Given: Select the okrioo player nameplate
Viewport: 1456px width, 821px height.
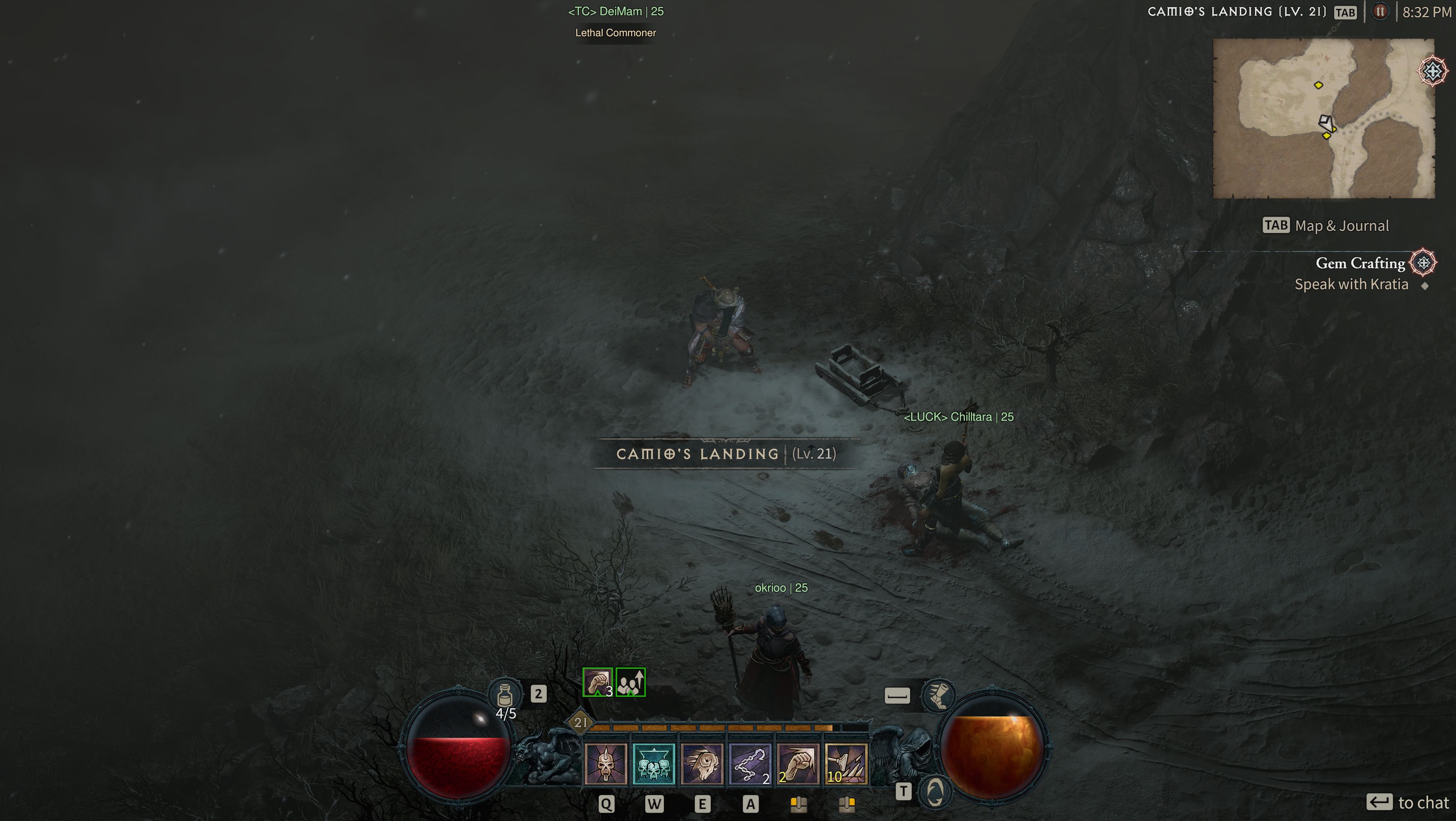Looking at the screenshot, I should tap(781, 588).
